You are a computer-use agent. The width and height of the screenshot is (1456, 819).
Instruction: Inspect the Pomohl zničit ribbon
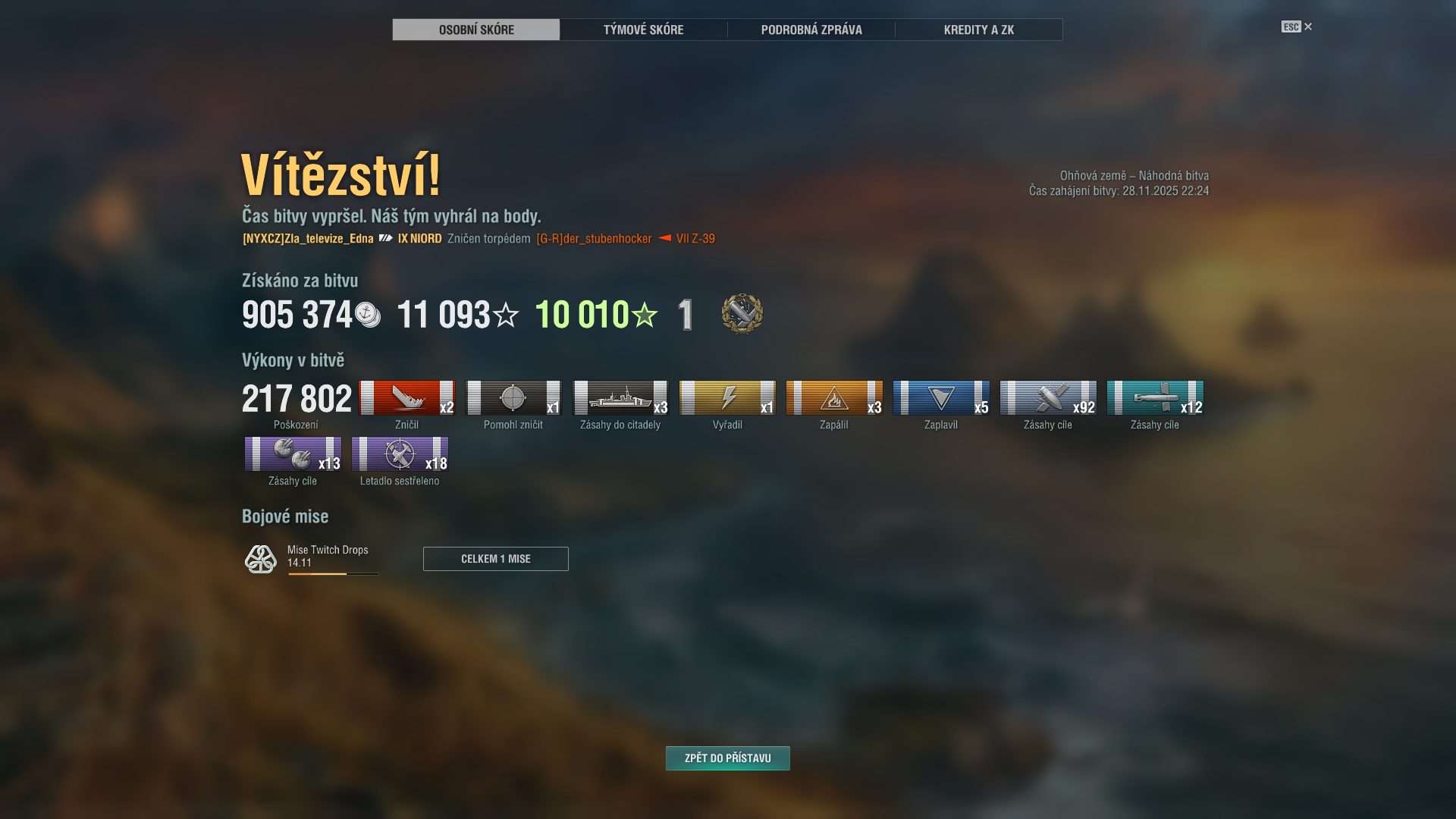(513, 398)
